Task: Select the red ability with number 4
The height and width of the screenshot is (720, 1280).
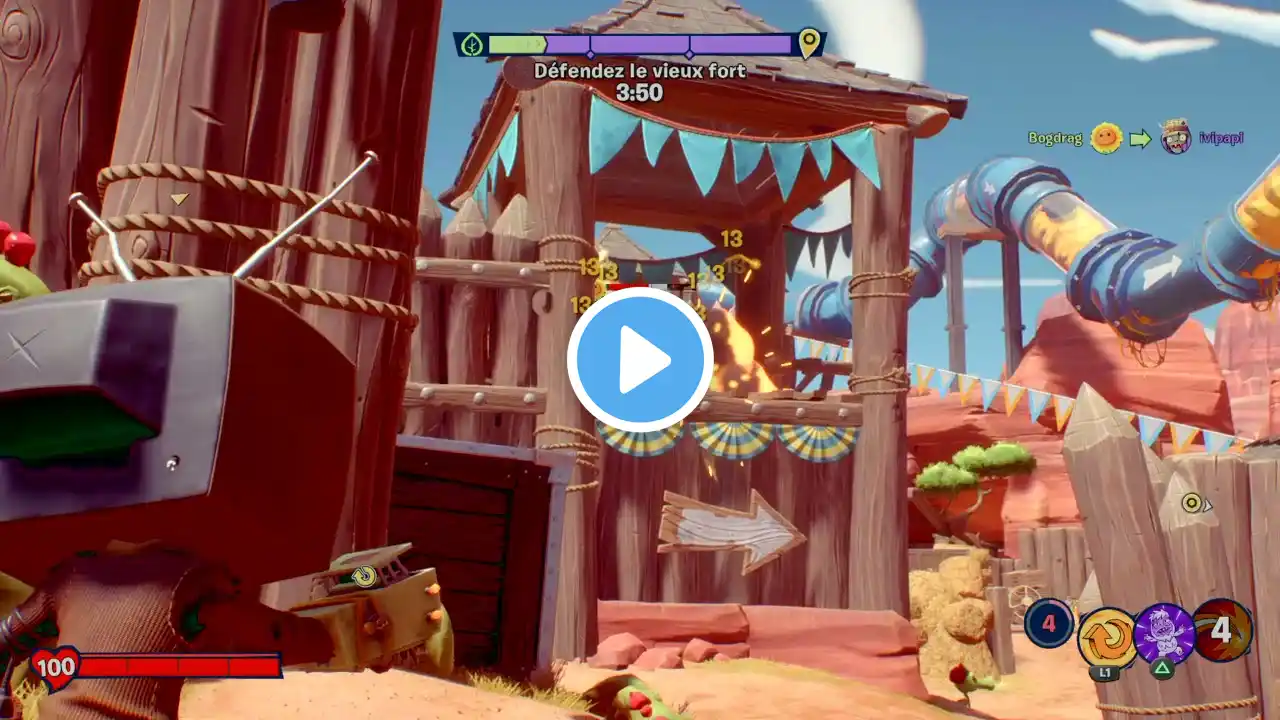Action: 1222,630
